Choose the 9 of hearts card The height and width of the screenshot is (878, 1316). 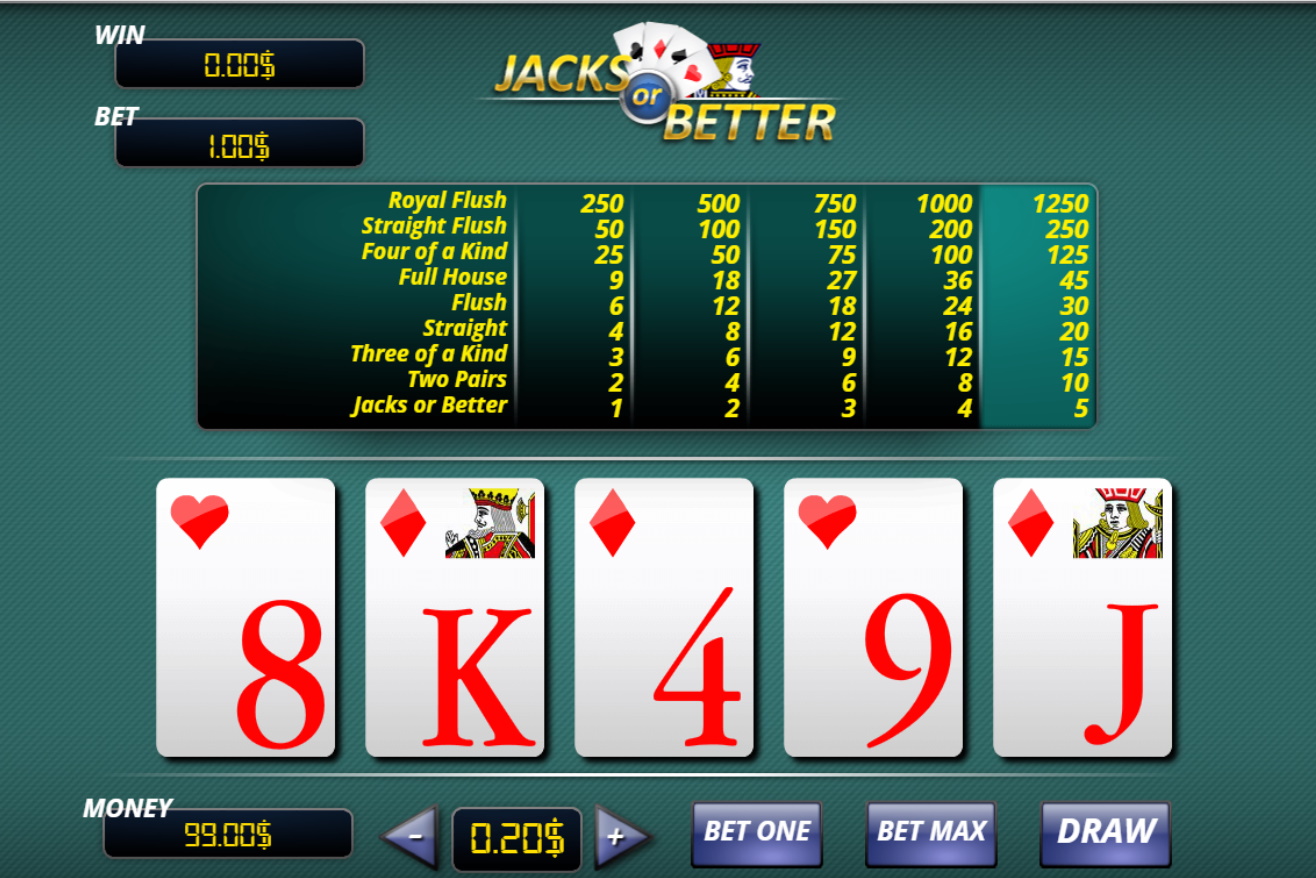pyautogui.click(x=873, y=617)
